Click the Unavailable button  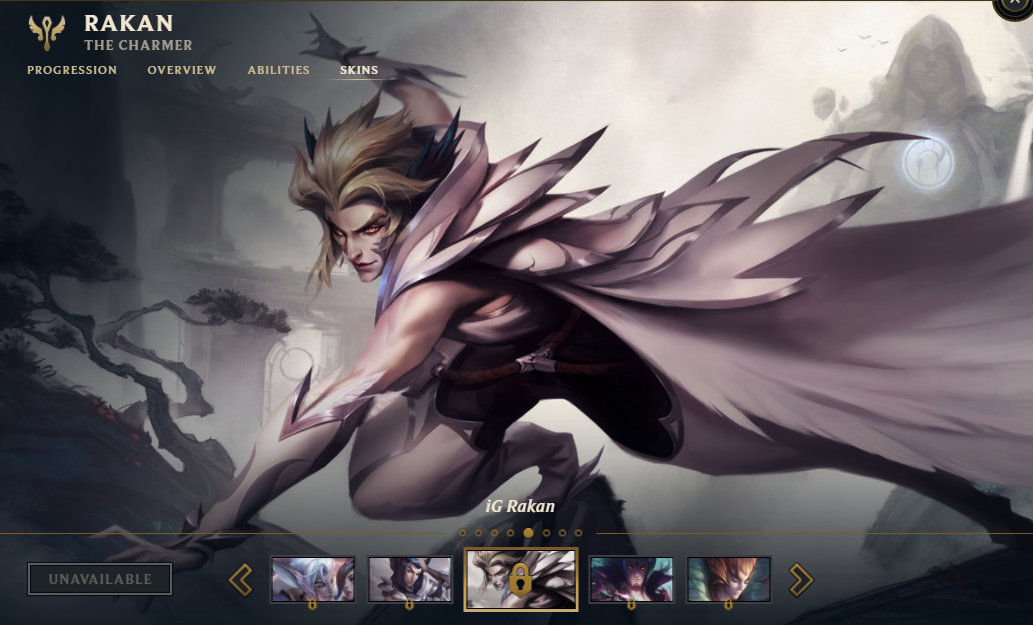pyautogui.click(x=100, y=579)
